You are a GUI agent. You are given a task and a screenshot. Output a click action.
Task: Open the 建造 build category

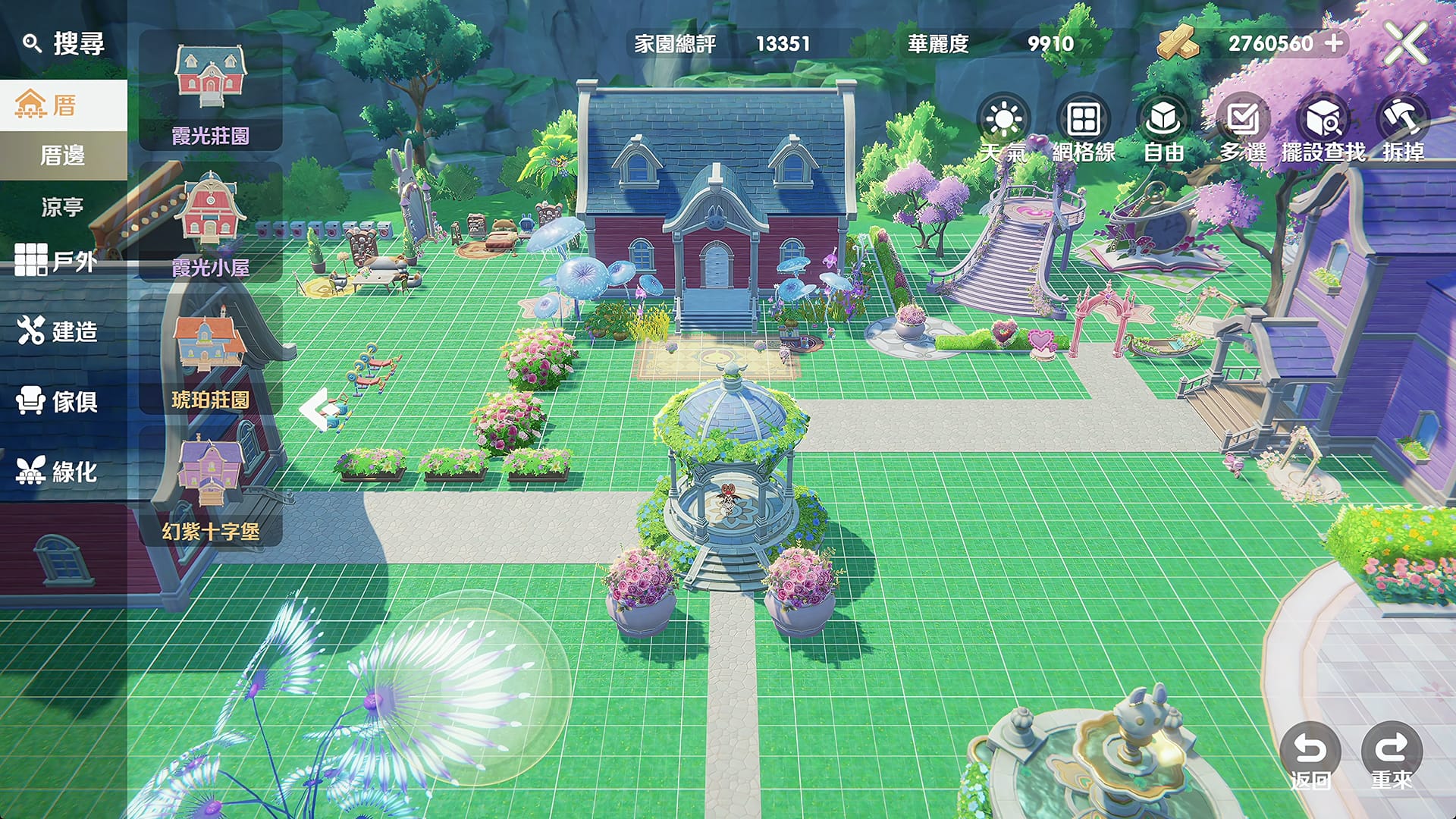(x=58, y=331)
